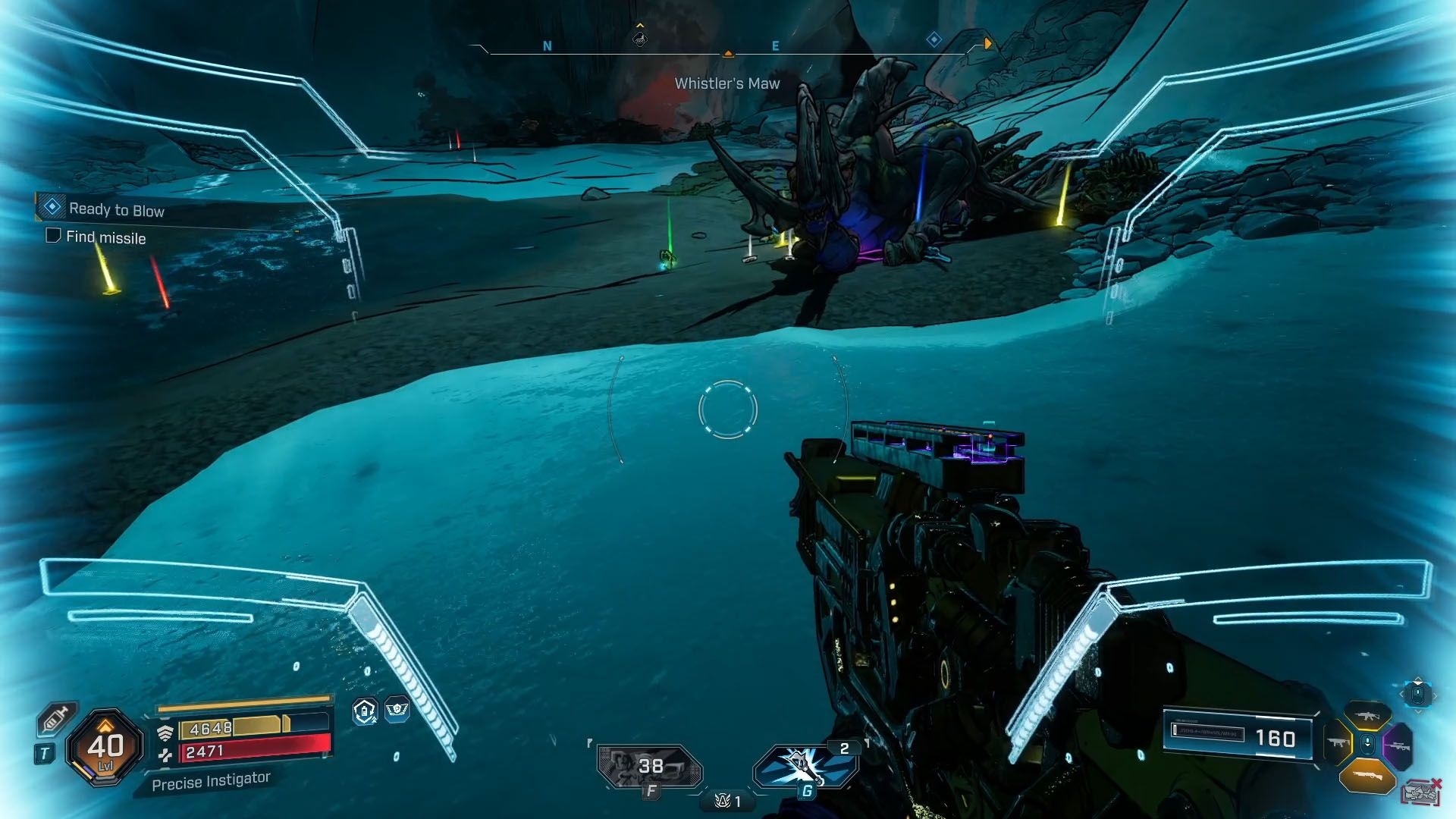Click the level 40 character badge

point(105,747)
